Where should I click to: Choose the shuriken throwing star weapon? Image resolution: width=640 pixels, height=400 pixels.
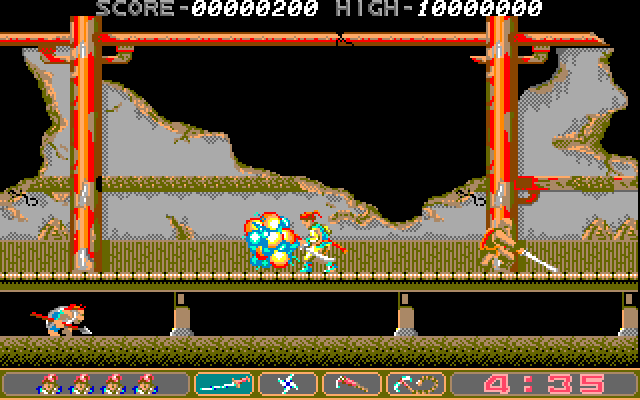(x=287, y=383)
